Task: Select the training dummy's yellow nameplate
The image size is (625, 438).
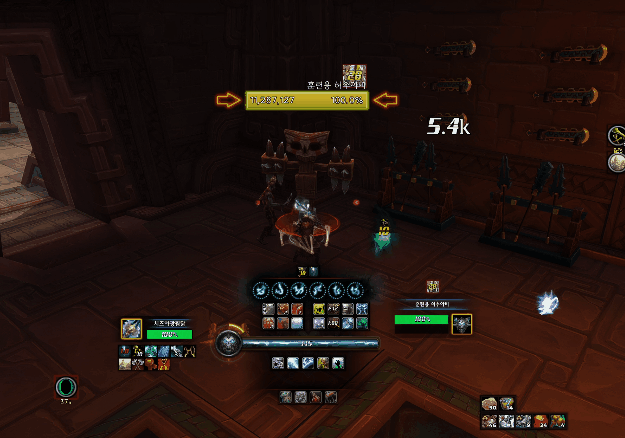Action: tap(307, 100)
